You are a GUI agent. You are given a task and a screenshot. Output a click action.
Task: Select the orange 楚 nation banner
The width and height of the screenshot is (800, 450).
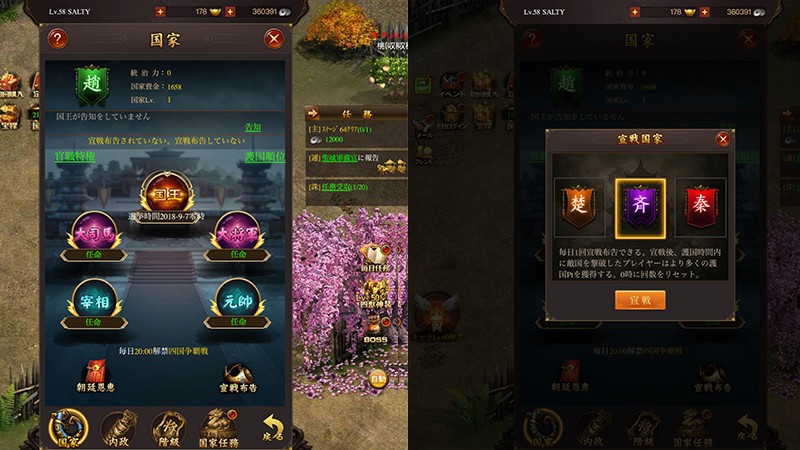pyautogui.click(x=580, y=201)
